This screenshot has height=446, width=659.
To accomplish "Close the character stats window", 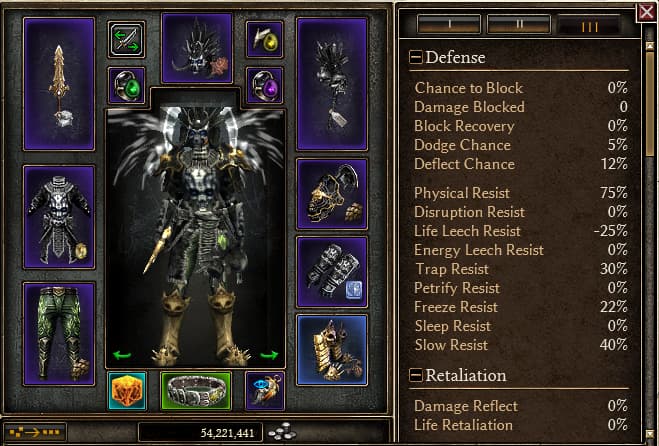I will click(x=646, y=13).
